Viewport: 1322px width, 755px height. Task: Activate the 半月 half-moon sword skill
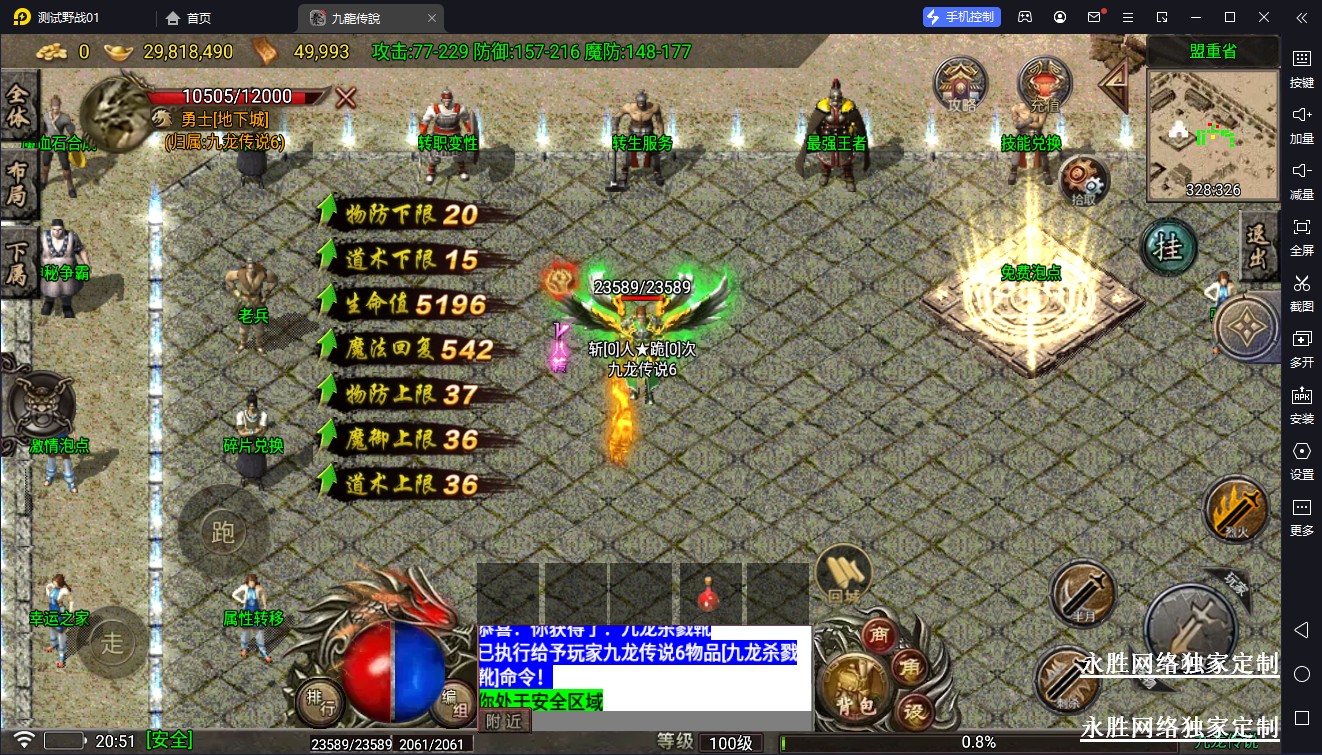pyautogui.click(x=1083, y=593)
